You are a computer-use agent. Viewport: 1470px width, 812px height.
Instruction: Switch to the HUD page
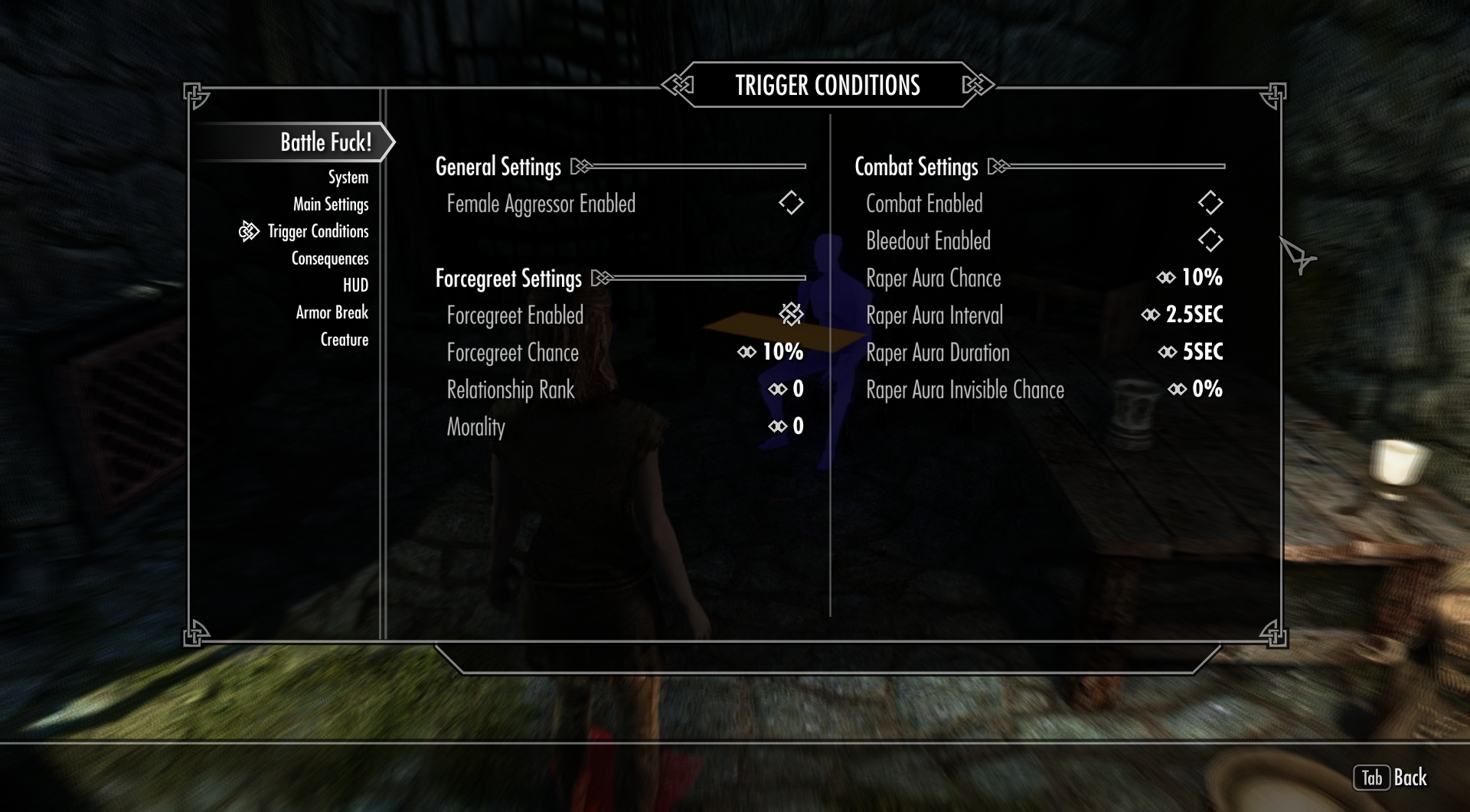[x=355, y=285]
